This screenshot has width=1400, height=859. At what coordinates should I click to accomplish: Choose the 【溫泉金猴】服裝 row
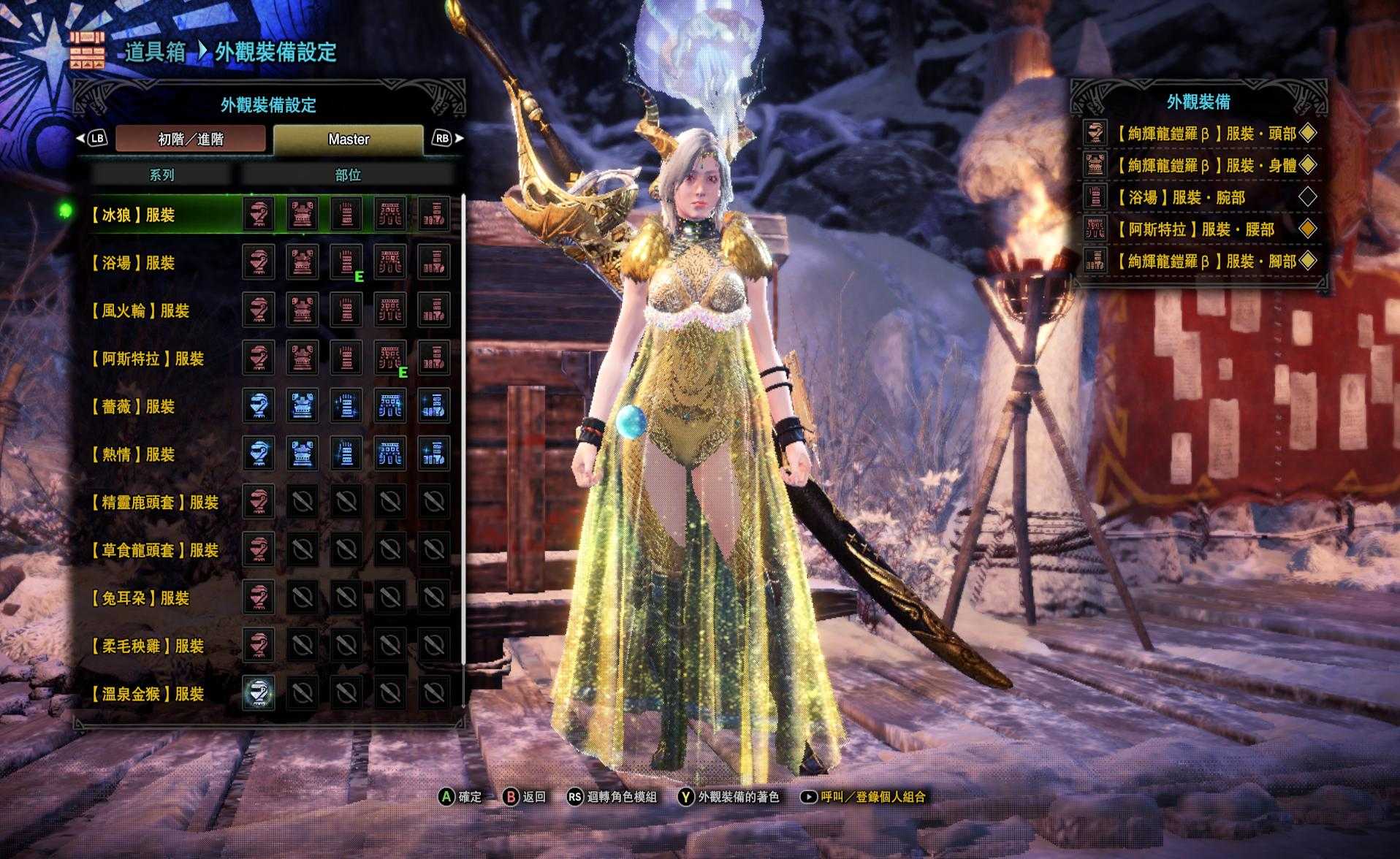[x=146, y=694]
